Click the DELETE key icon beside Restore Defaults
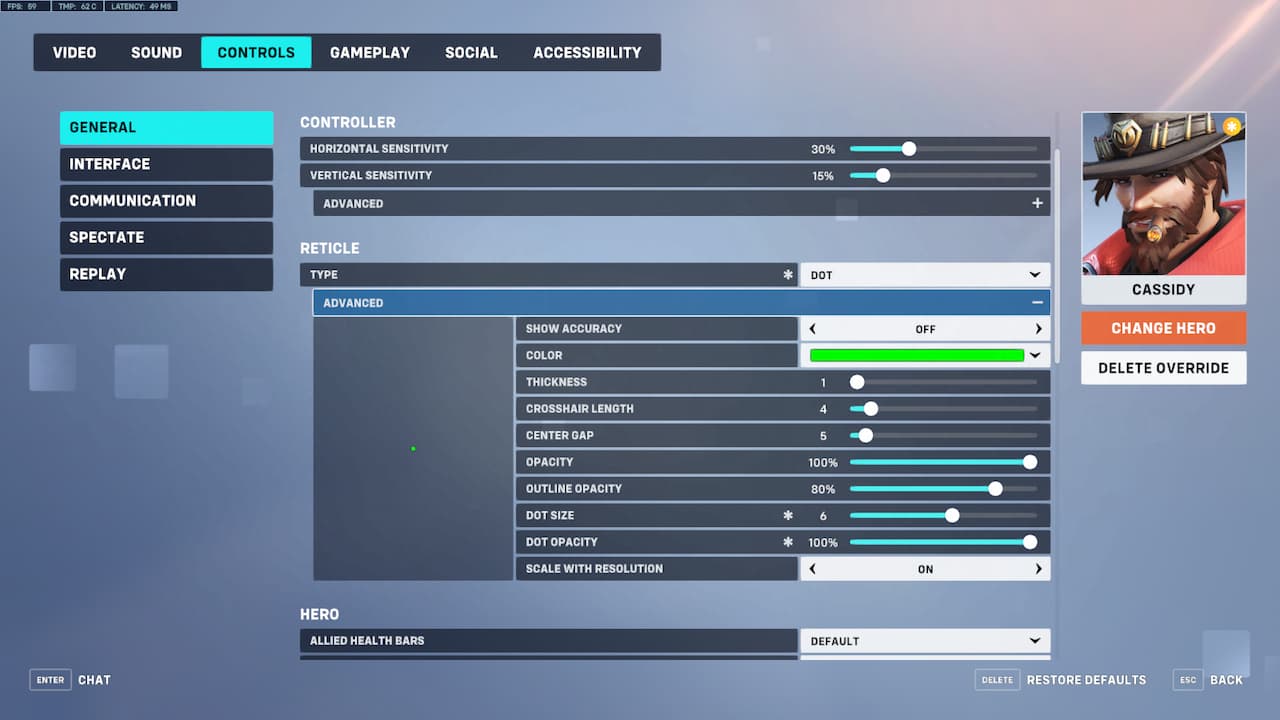The image size is (1280, 720). tap(997, 679)
